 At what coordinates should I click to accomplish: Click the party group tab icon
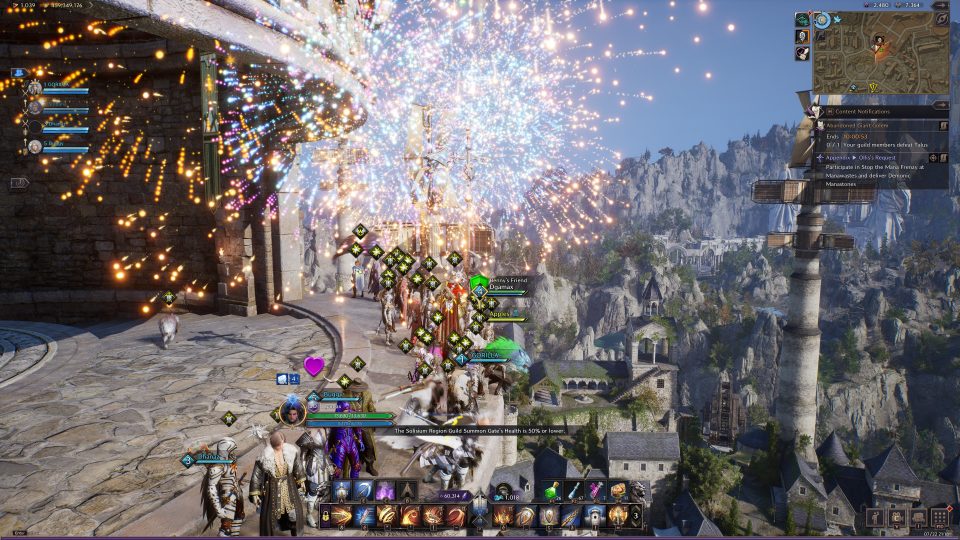pos(18,73)
